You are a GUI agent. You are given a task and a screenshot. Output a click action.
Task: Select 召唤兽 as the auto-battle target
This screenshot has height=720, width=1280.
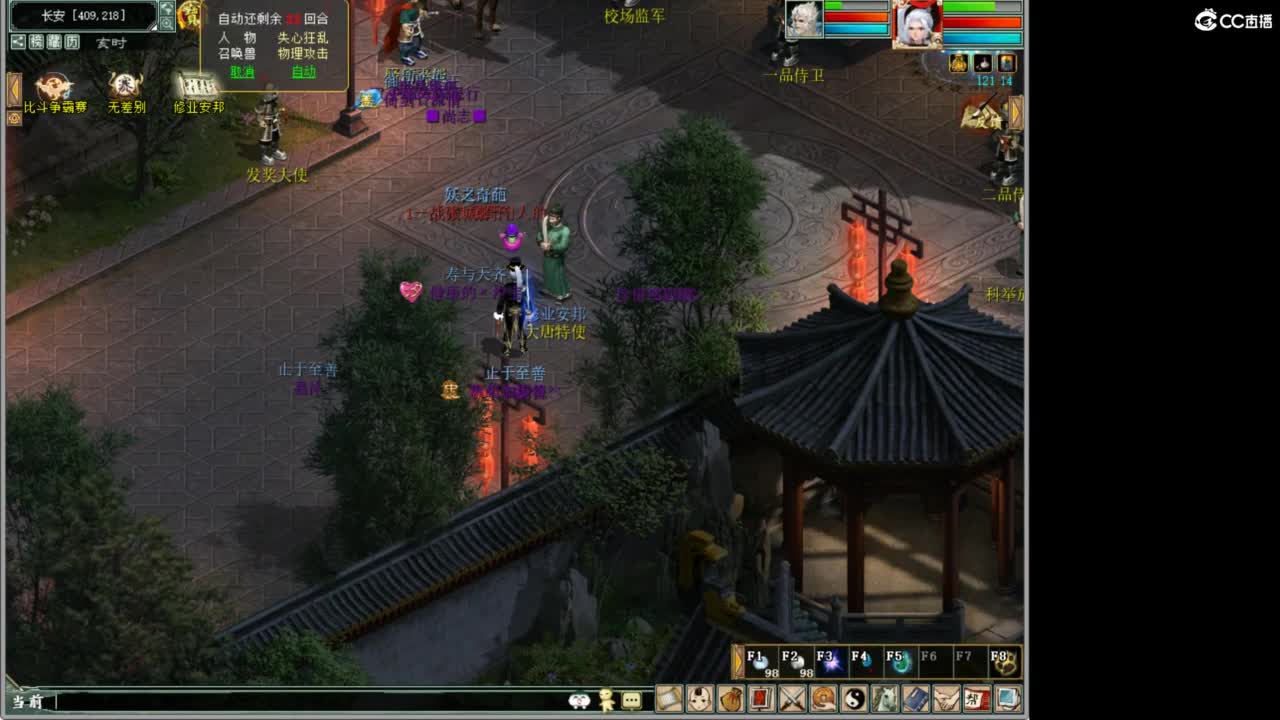tap(238, 52)
